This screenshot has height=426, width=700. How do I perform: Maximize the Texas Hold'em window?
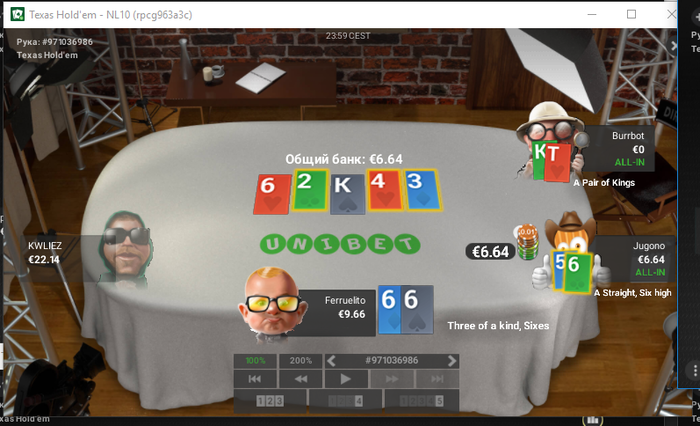coord(631,14)
